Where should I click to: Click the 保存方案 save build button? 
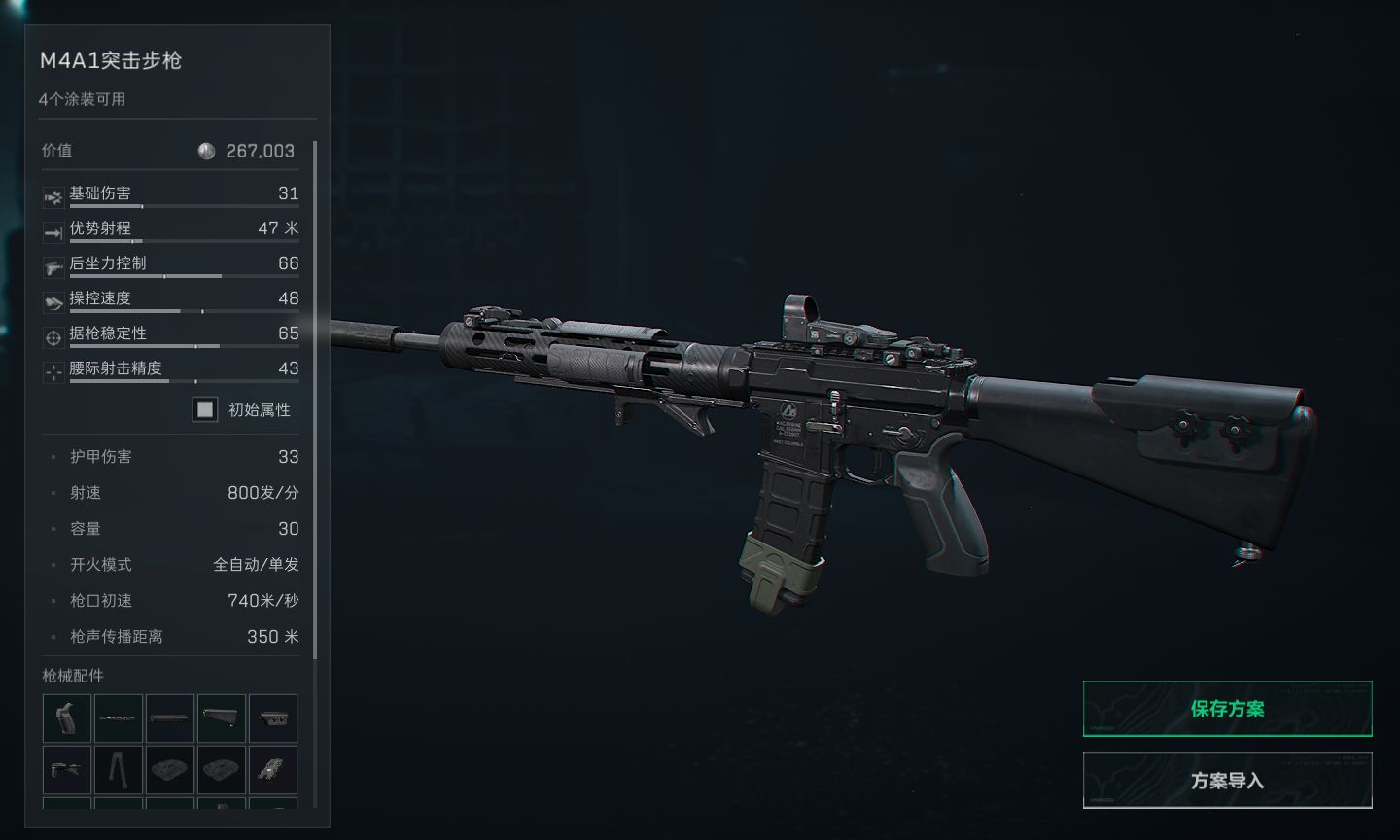pyautogui.click(x=1227, y=709)
